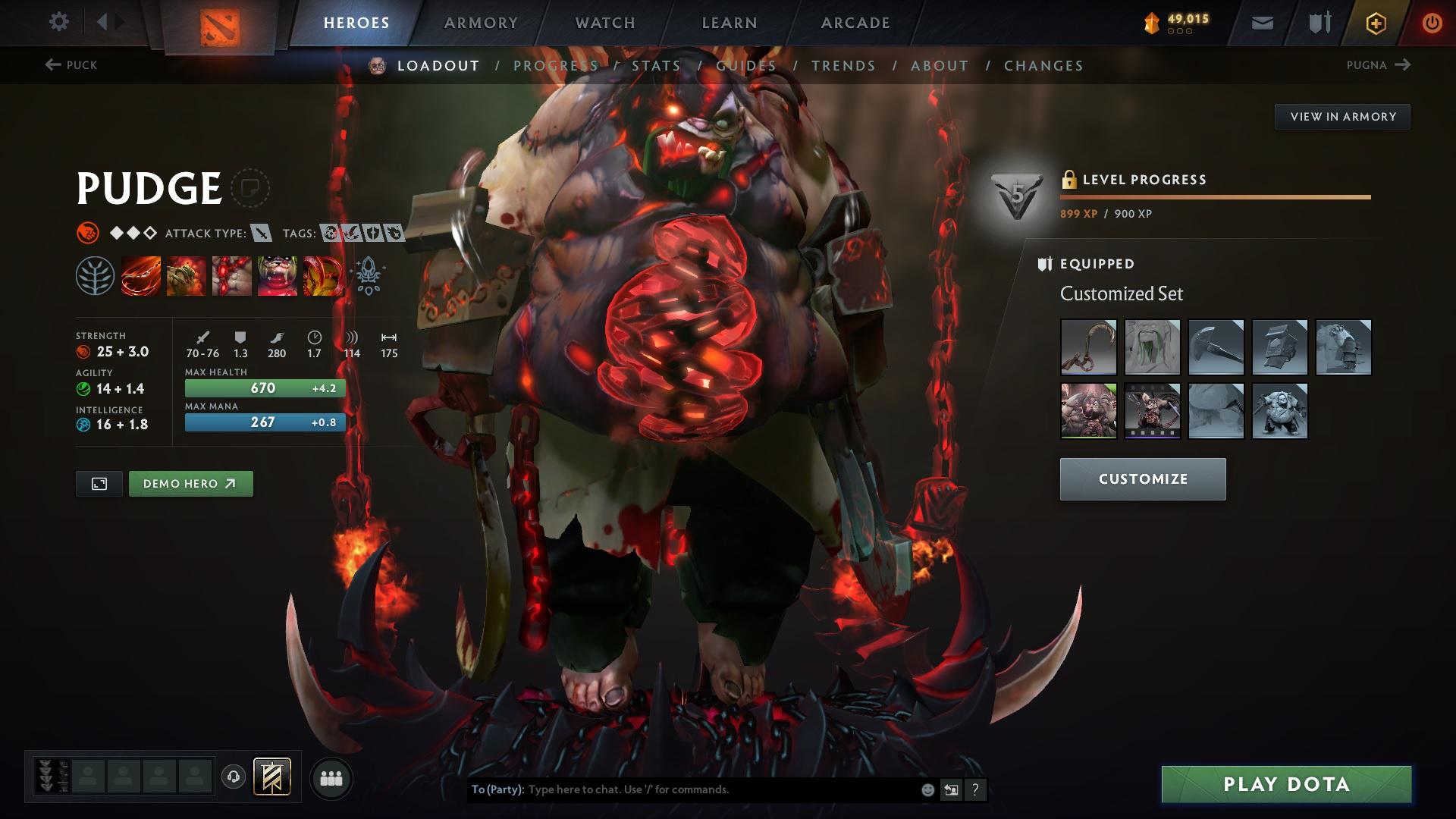Switch to the STATS tab
The height and width of the screenshot is (819, 1456).
(x=657, y=66)
